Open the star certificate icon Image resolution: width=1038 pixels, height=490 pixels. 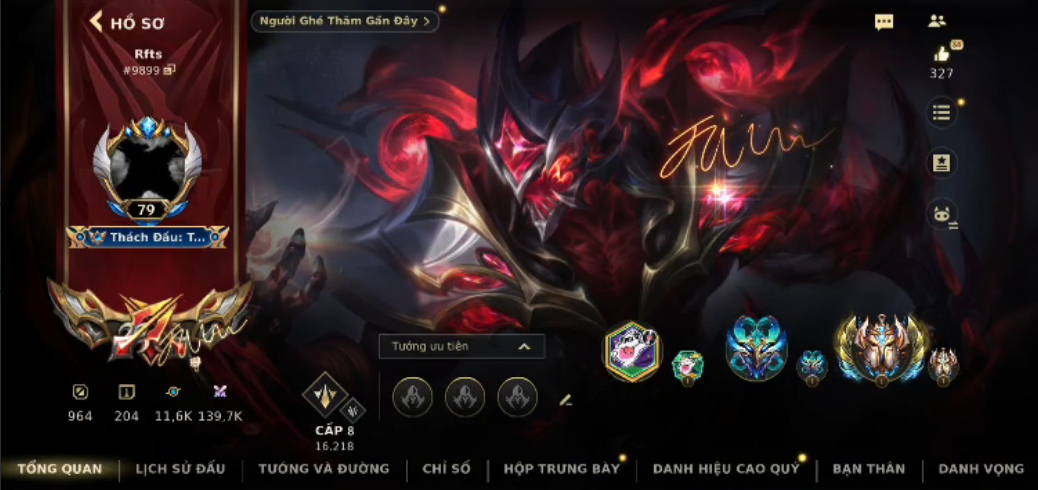pyautogui.click(x=941, y=163)
